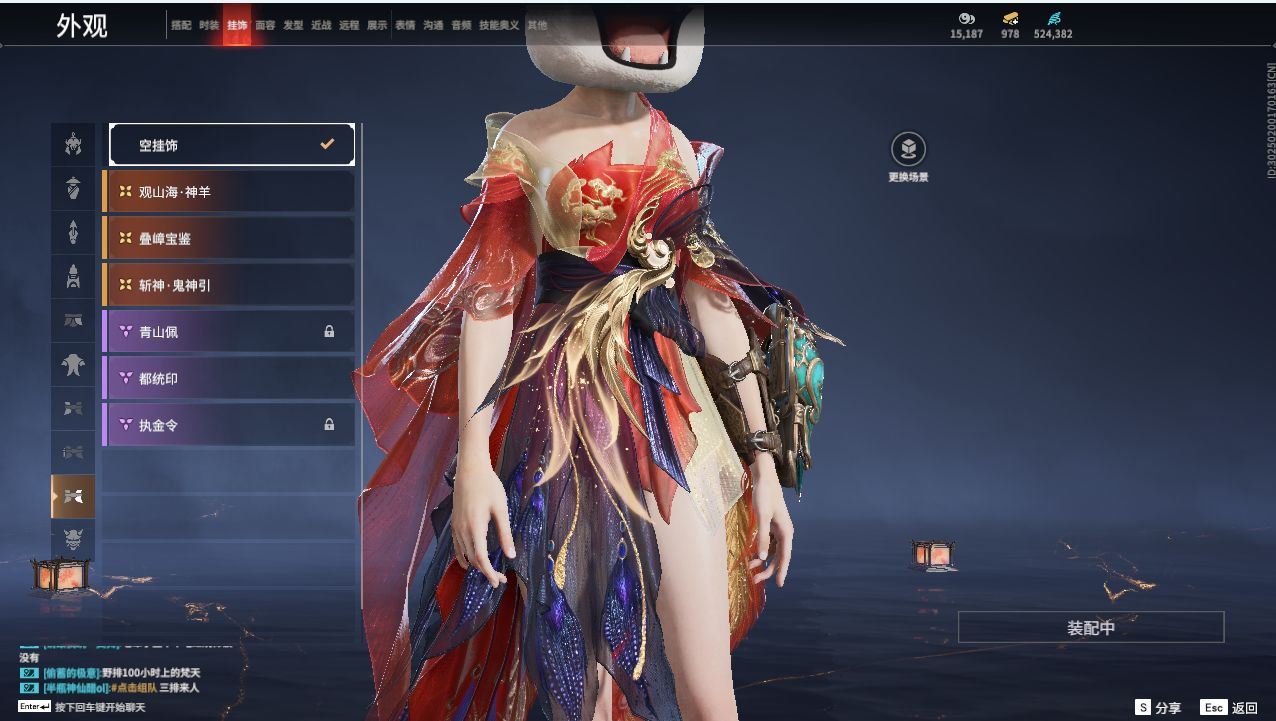The height and width of the screenshot is (721, 1276).
Task: Switch to the 面容 face tab
Action: pyautogui.click(x=265, y=26)
